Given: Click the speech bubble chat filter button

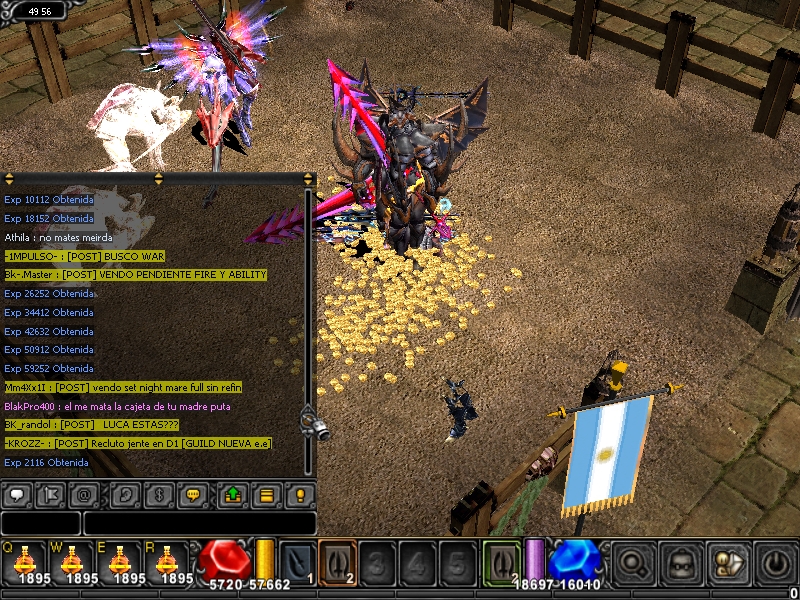Looking at the screenshot, I should [17, 495].
